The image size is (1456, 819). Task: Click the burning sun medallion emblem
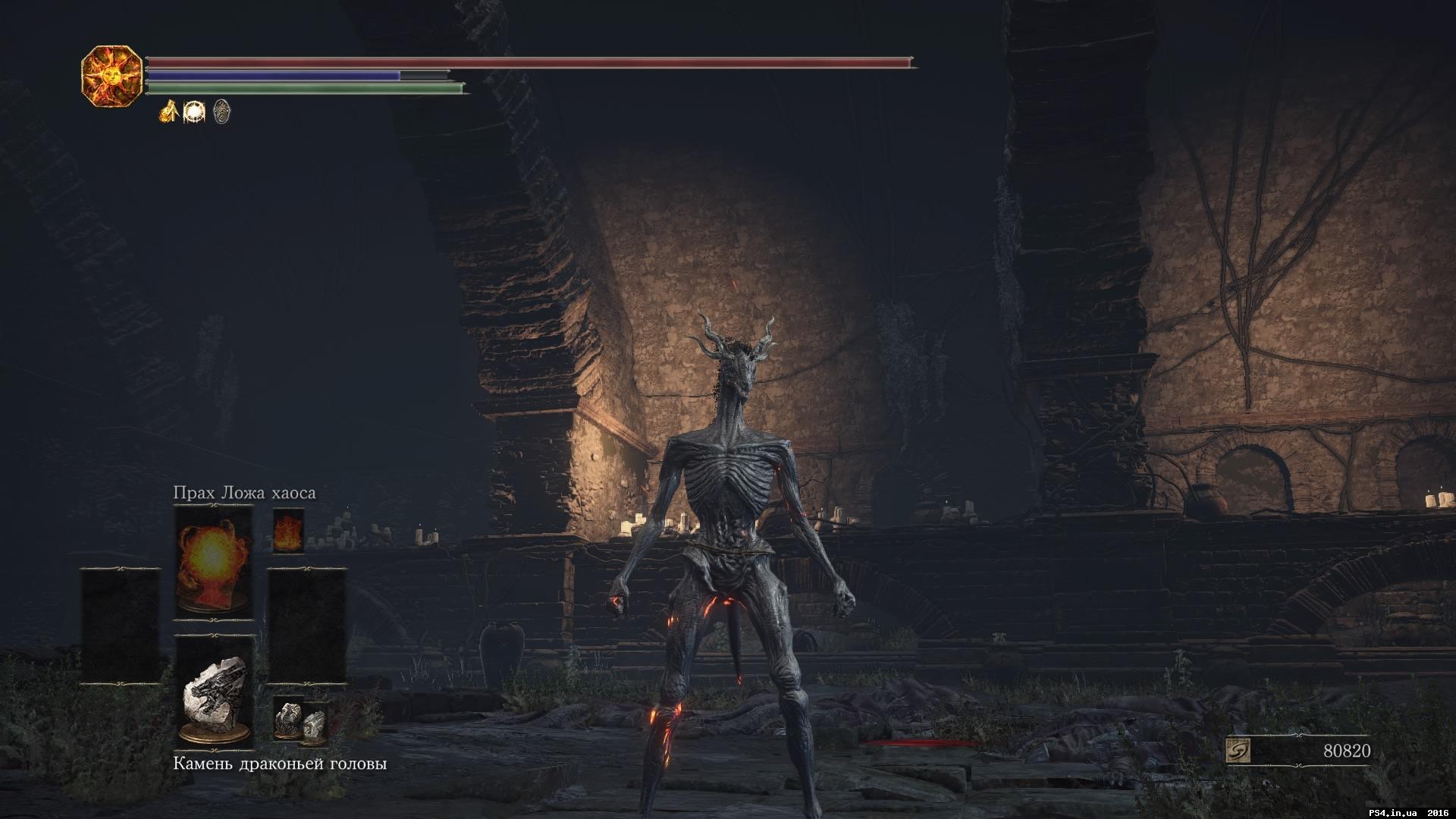click(x=112, y=76)
